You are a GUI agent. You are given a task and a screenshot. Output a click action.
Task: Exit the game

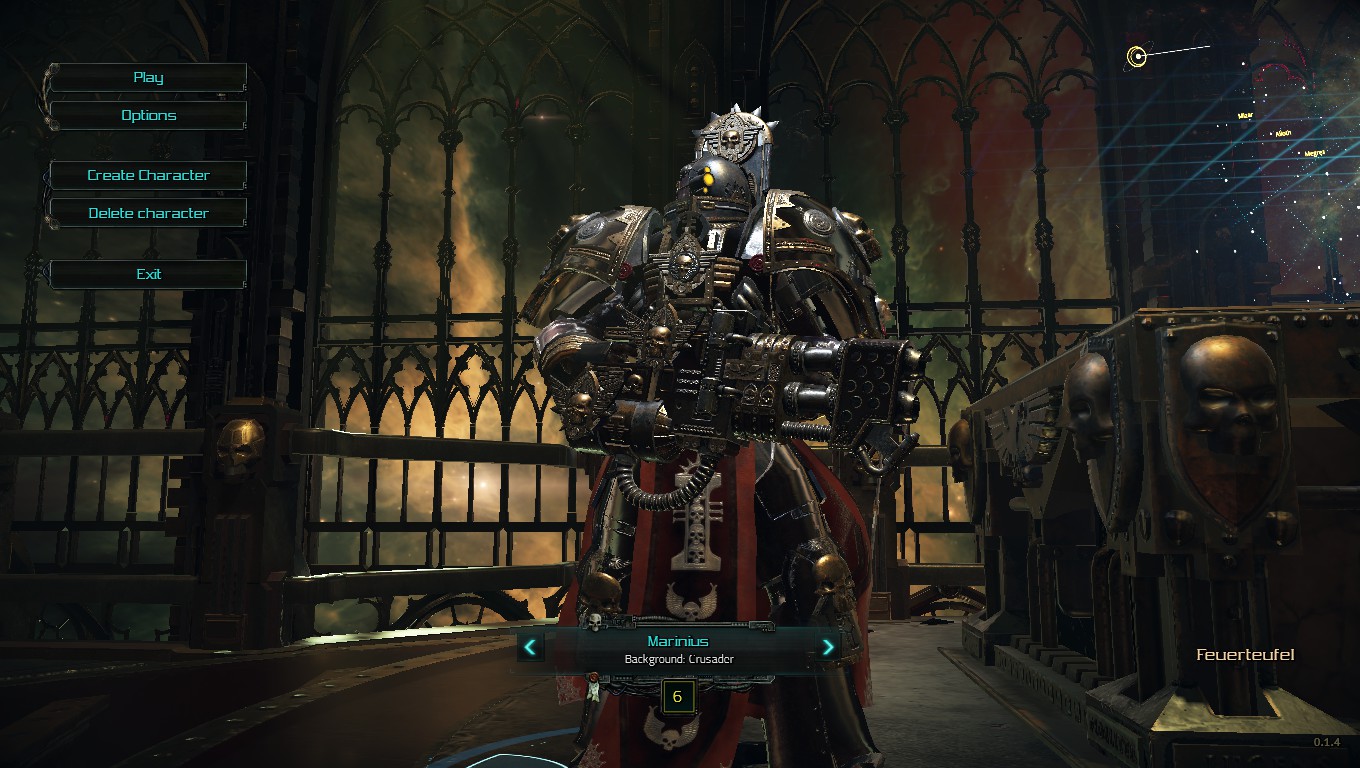(x=148, y=274)
